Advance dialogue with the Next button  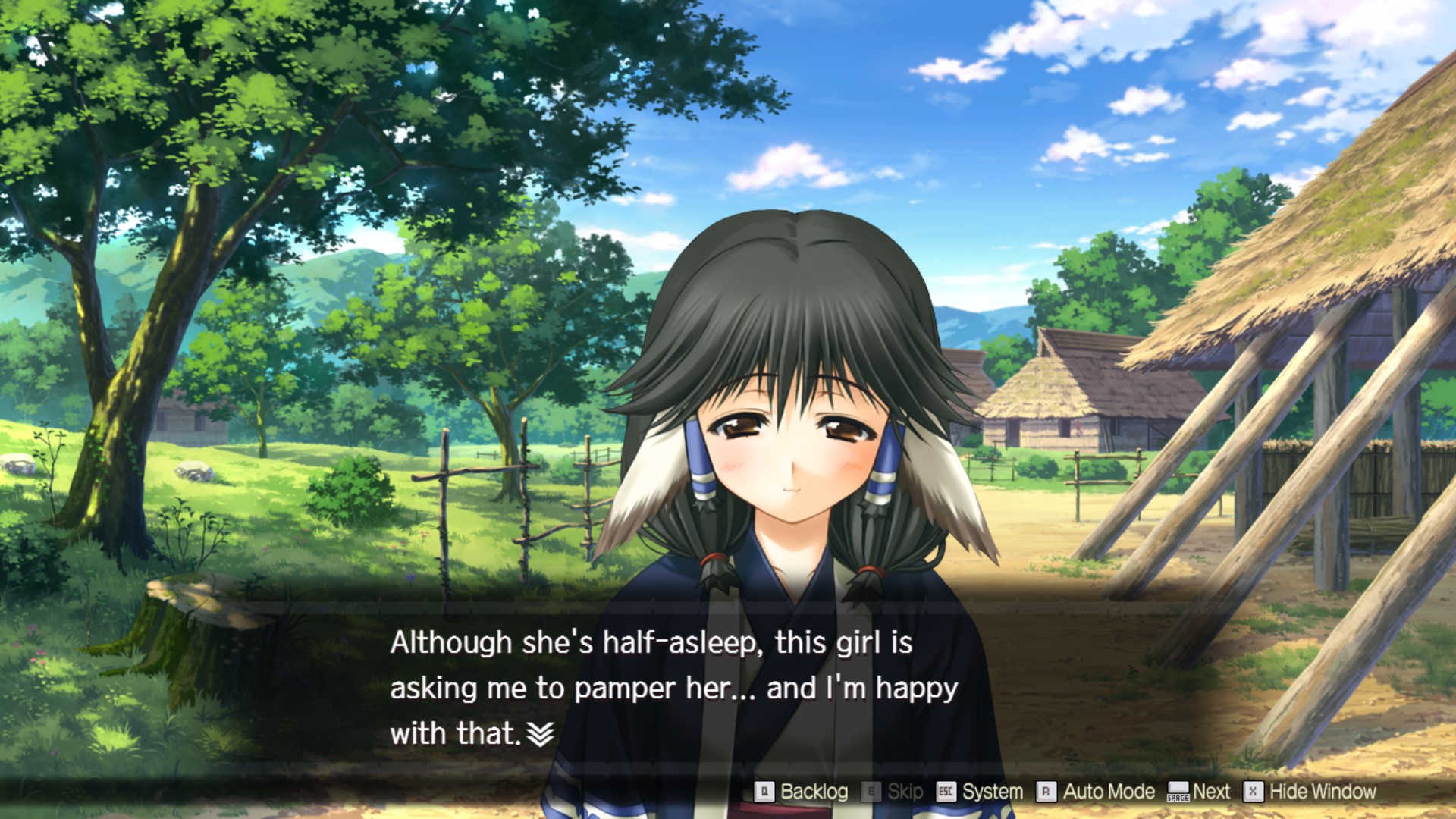click(x=1199, y=792)
